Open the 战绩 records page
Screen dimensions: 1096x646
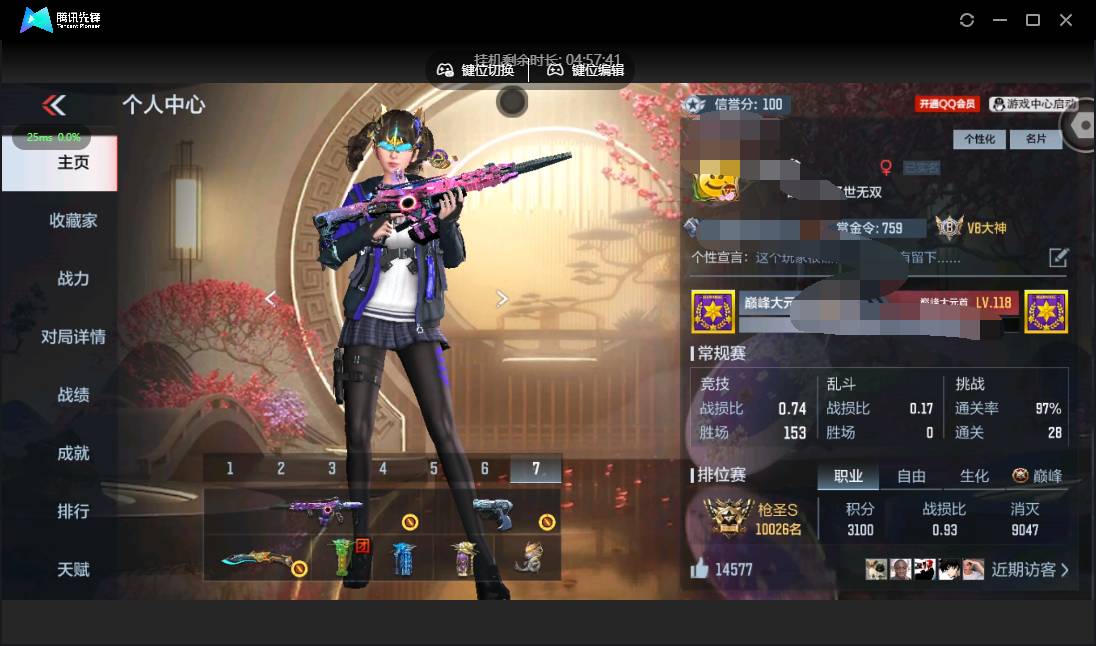pyautogui.click(x=73, y=395)
